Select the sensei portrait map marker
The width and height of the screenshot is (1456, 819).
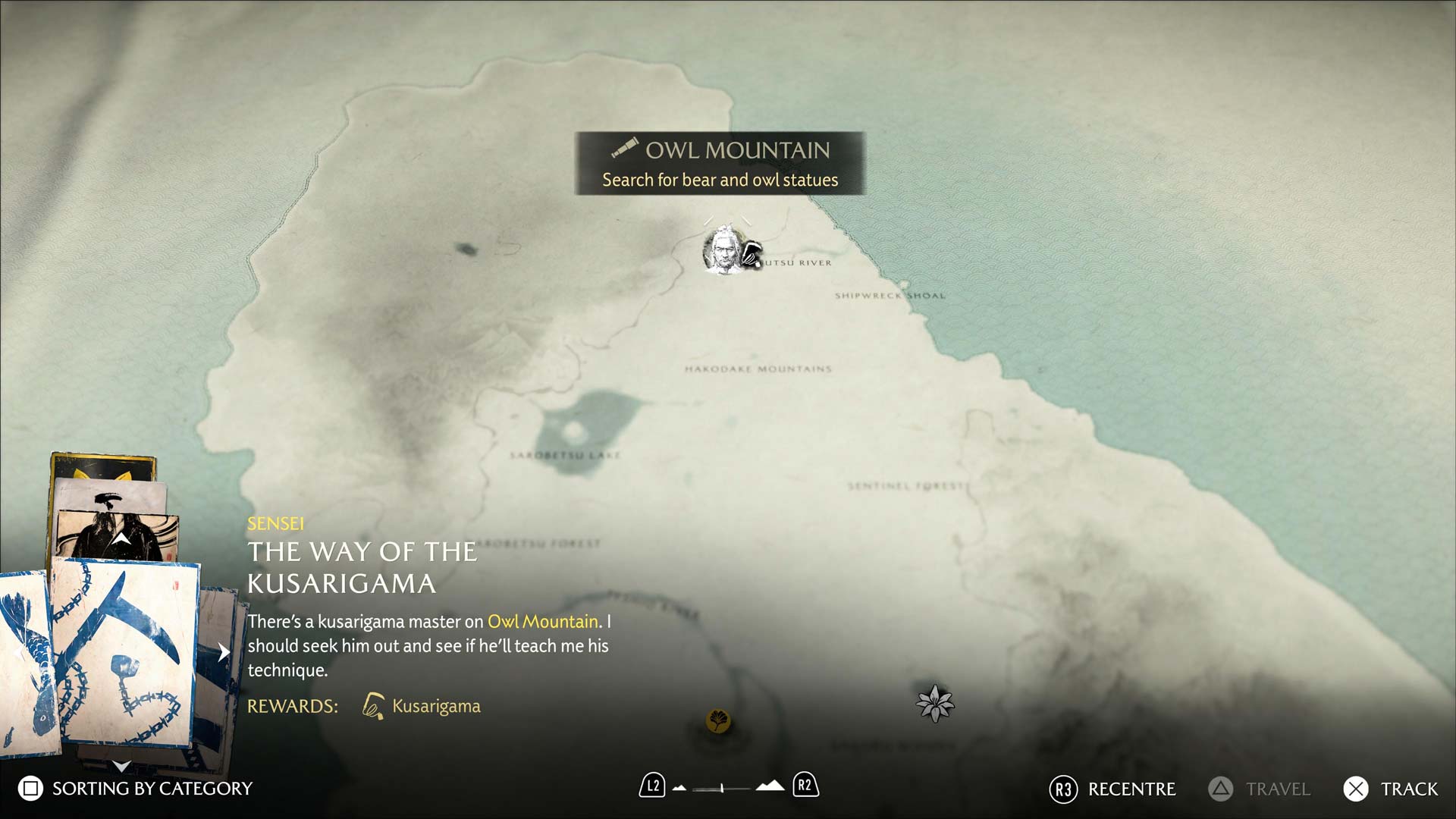tap(723, 249)
